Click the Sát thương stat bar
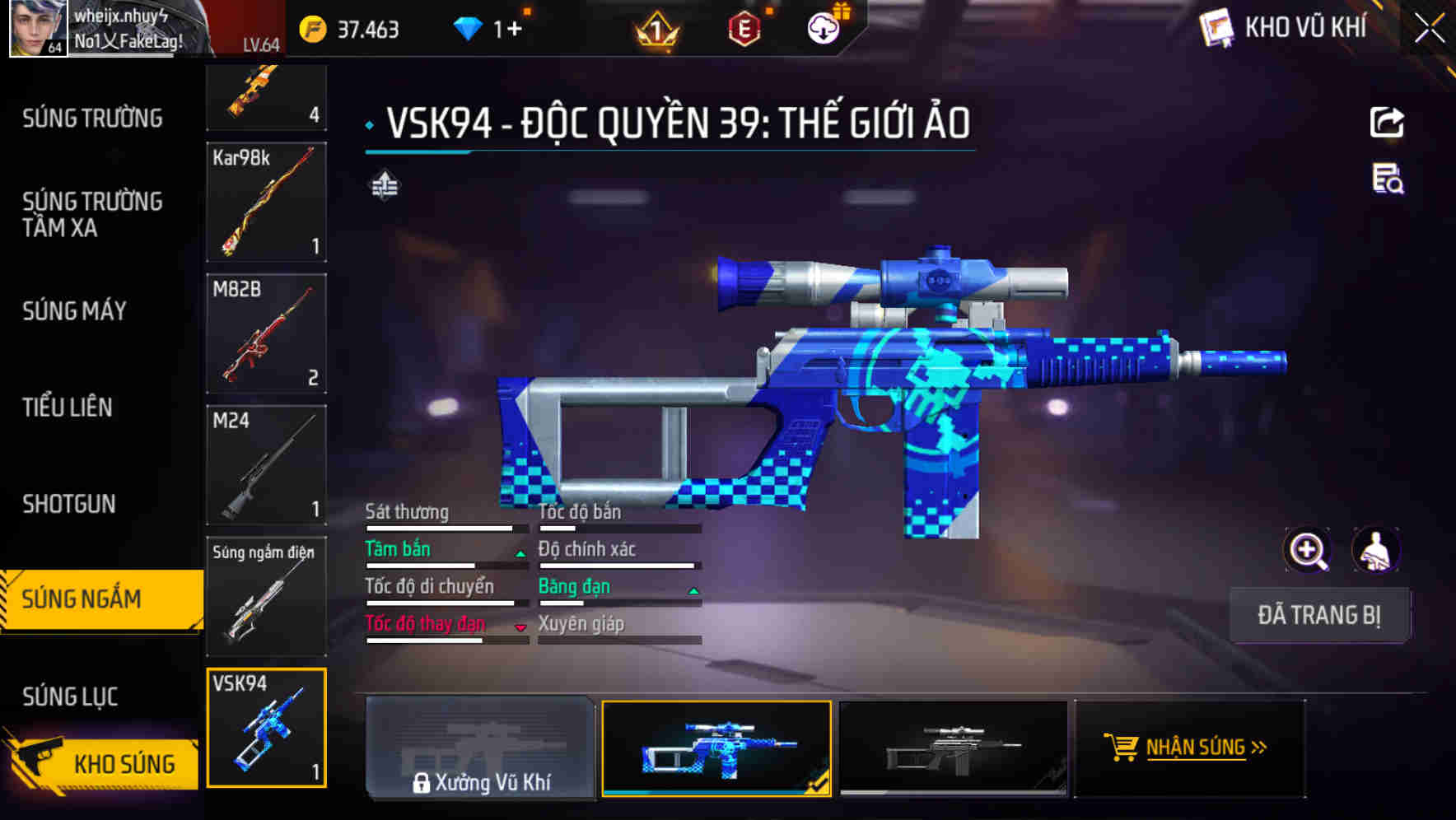This screenshot has height=820, width=1456. point(445,527)
